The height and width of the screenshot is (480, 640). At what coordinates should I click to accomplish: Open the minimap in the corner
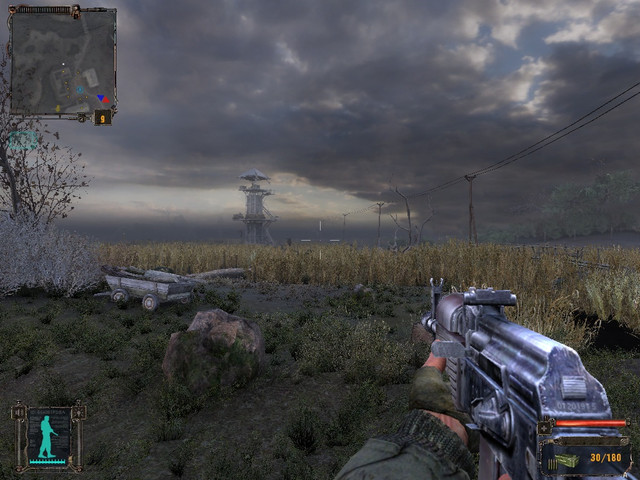62,62
